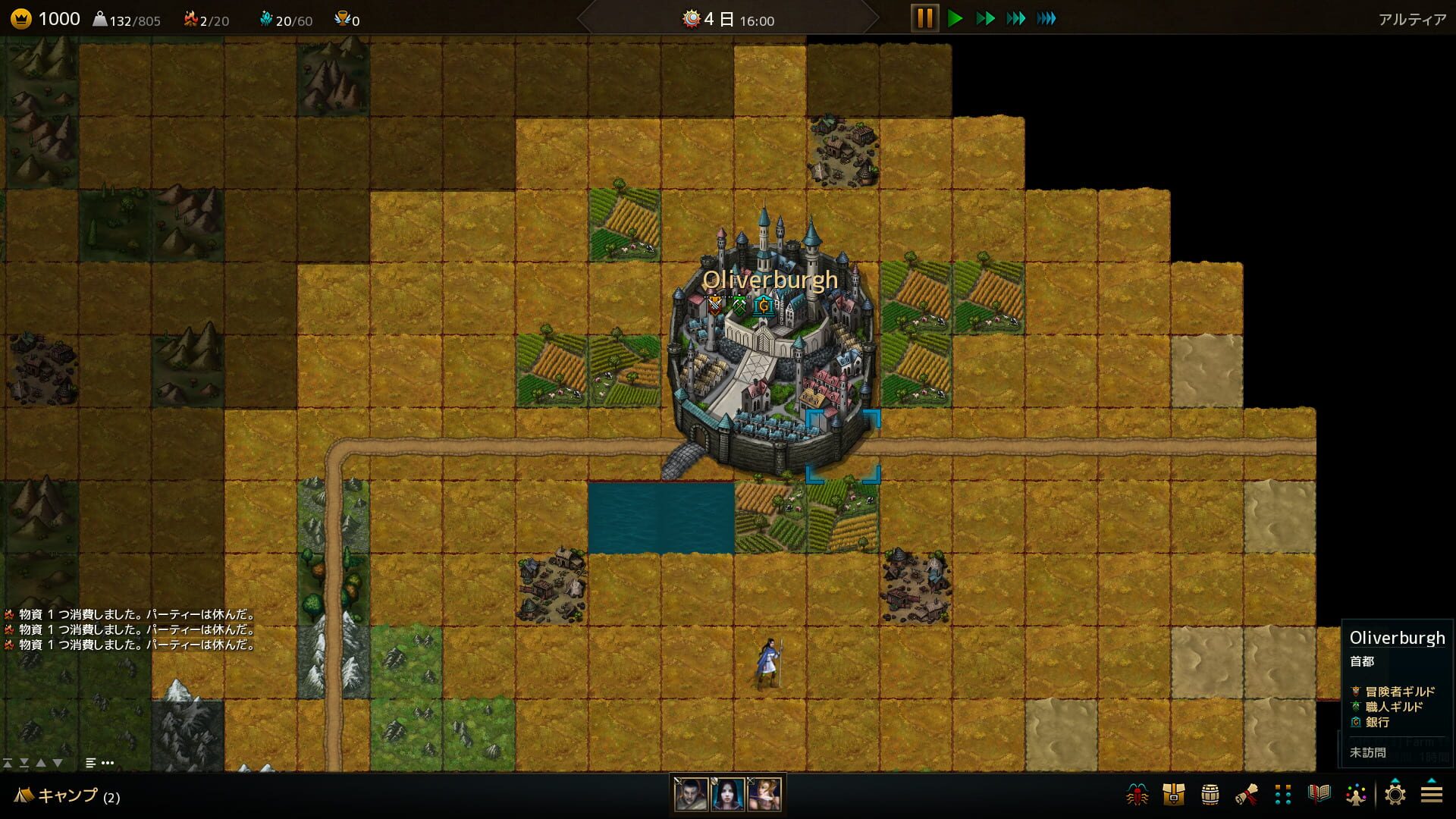Set the fastest four-arrow speed
The height and width of the screenshot is (819, 1456).
pyautogui.click(x=1046, y=18)
